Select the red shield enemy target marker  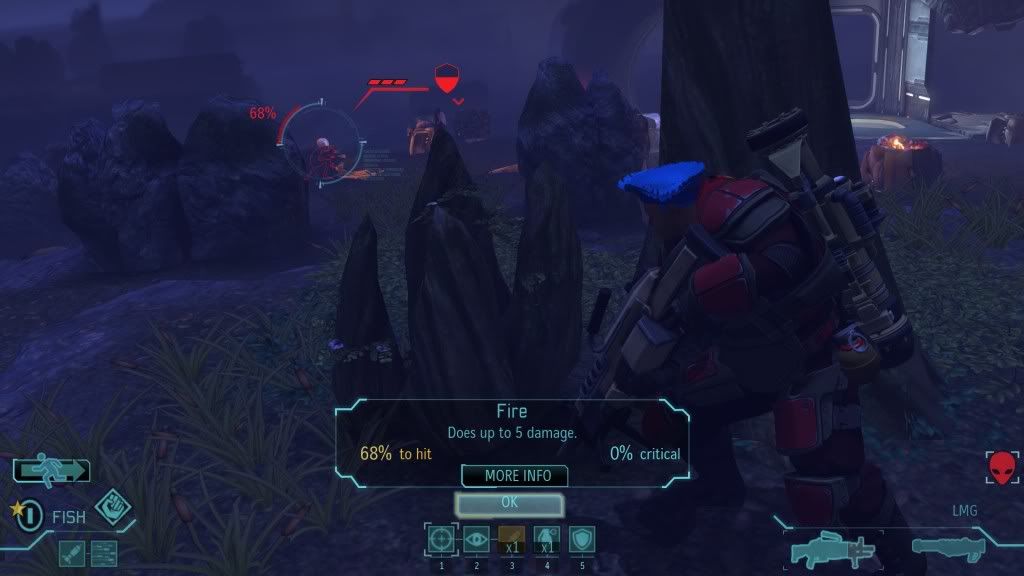(x=446, y=78)
